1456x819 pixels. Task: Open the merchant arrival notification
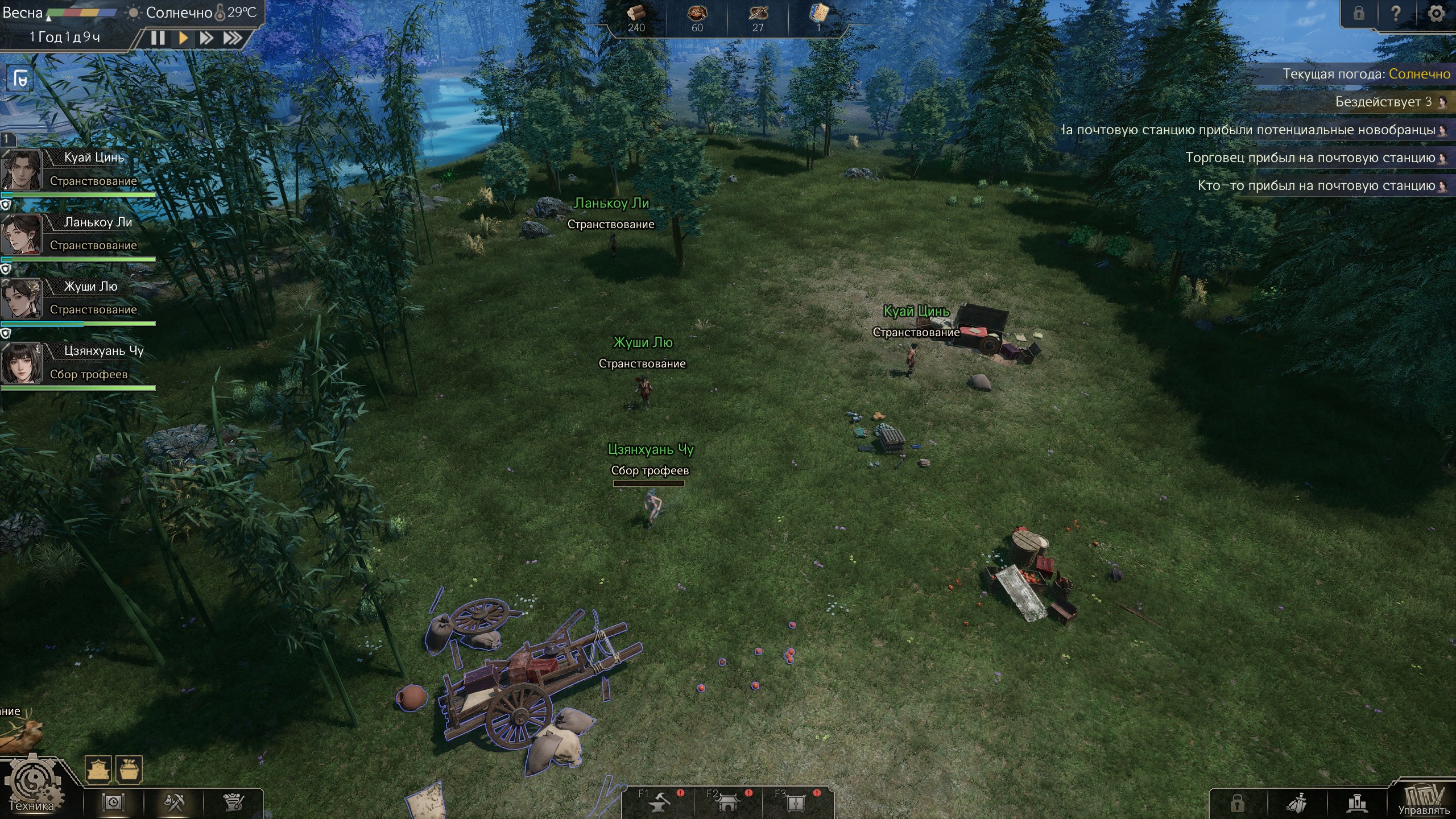pos(1314,158)
